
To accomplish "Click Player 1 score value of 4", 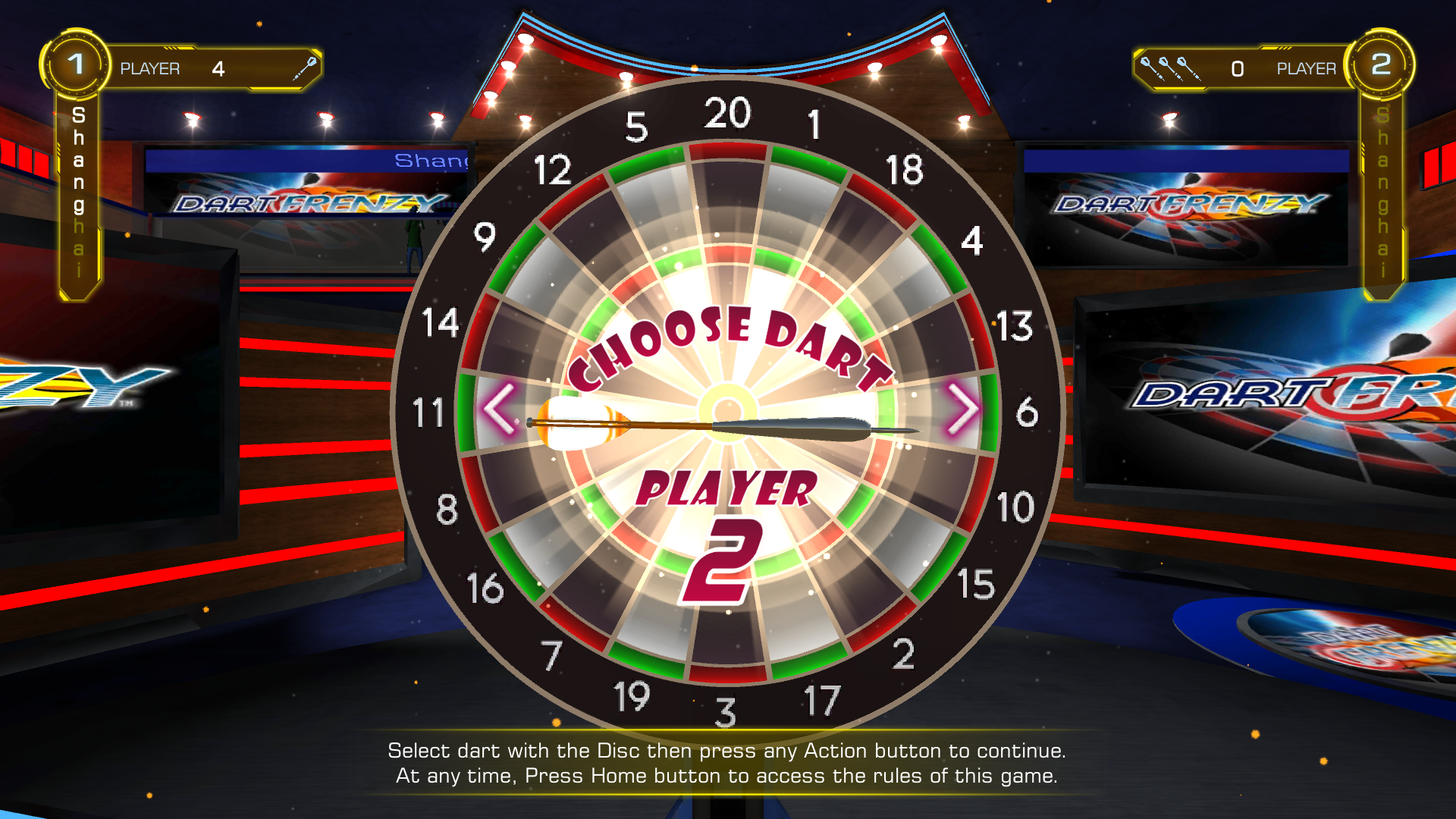I will [x=218, y=68].
